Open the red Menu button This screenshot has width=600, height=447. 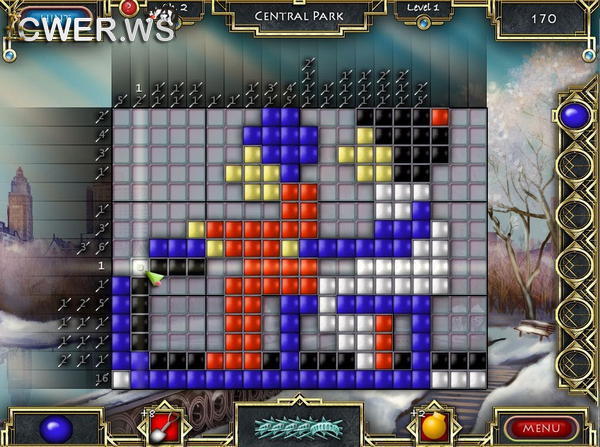point(542,428)
